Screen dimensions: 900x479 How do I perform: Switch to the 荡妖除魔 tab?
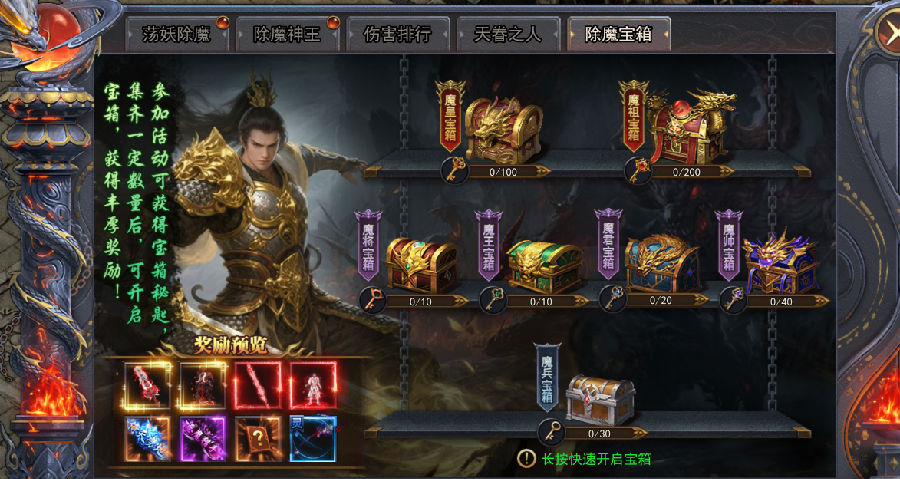(x=177, y=34)
